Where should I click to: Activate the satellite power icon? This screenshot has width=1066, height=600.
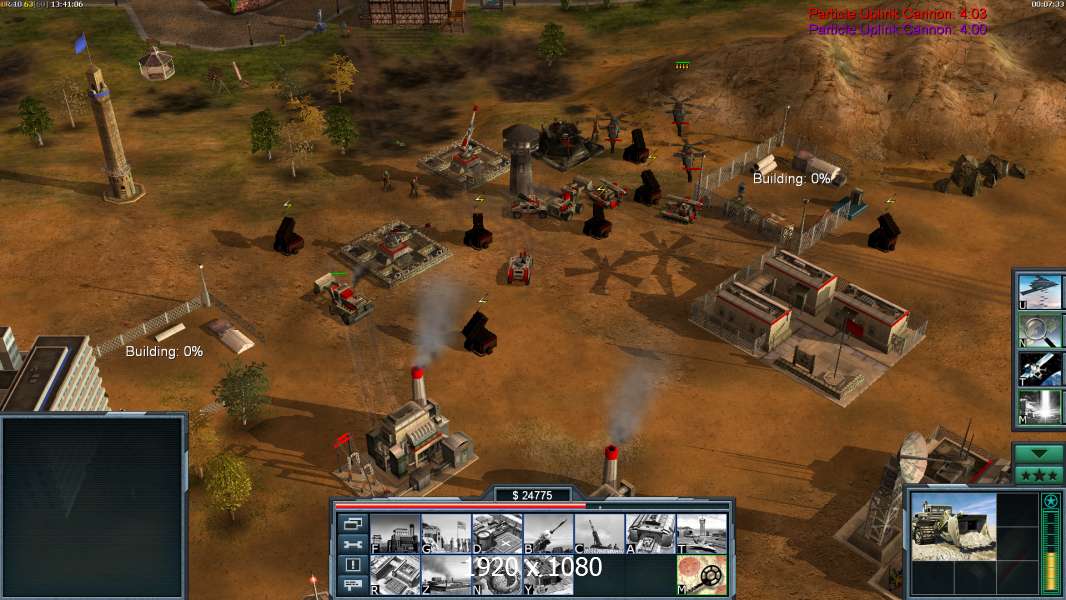tap(1040, 368)
